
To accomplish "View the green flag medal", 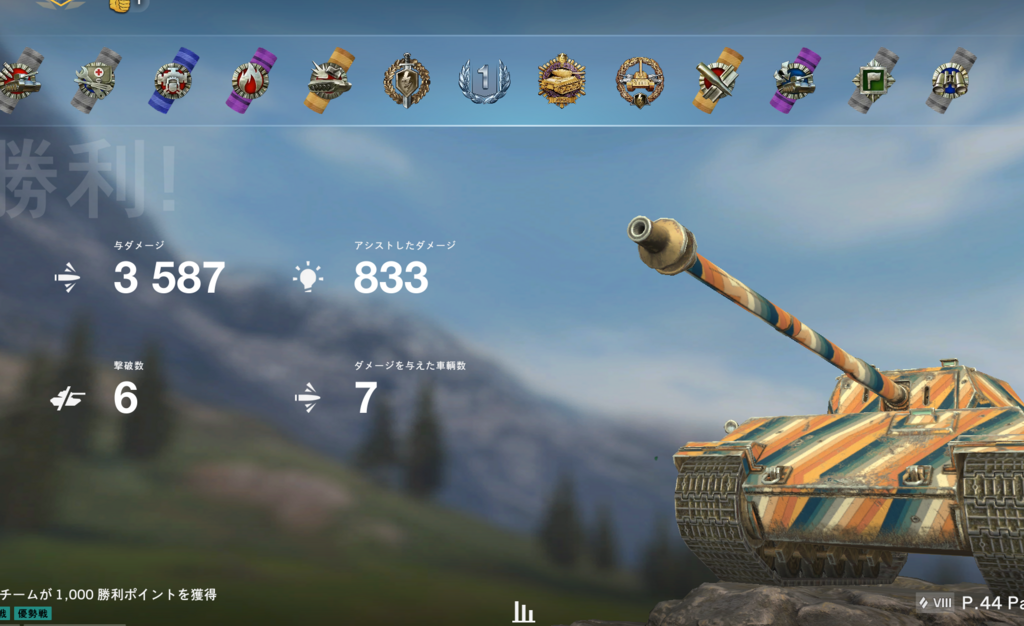I will coord(873,80).
